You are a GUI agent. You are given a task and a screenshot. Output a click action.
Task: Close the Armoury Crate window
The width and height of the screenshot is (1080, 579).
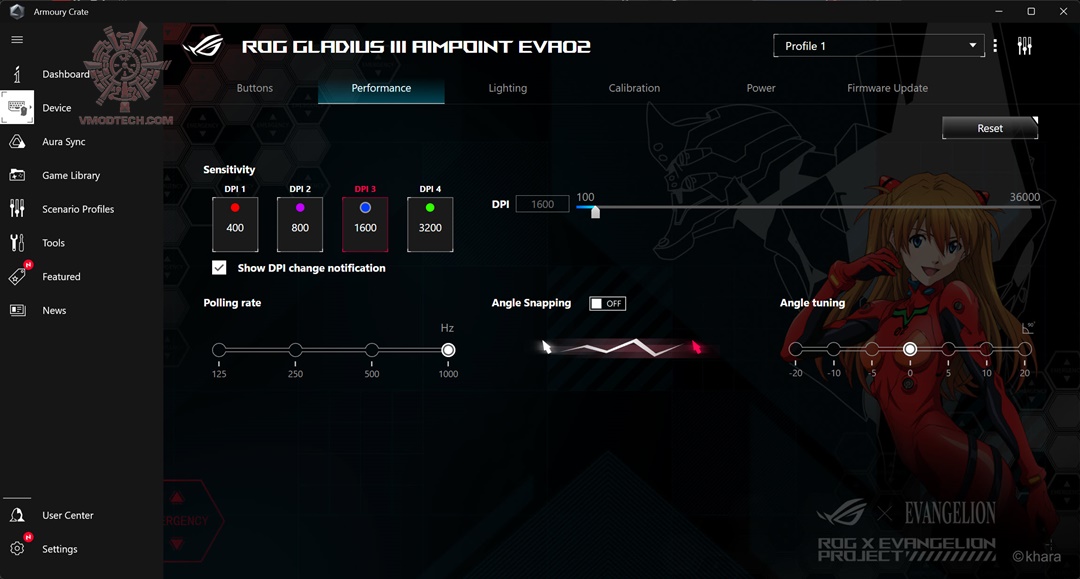click(1062, 11)
